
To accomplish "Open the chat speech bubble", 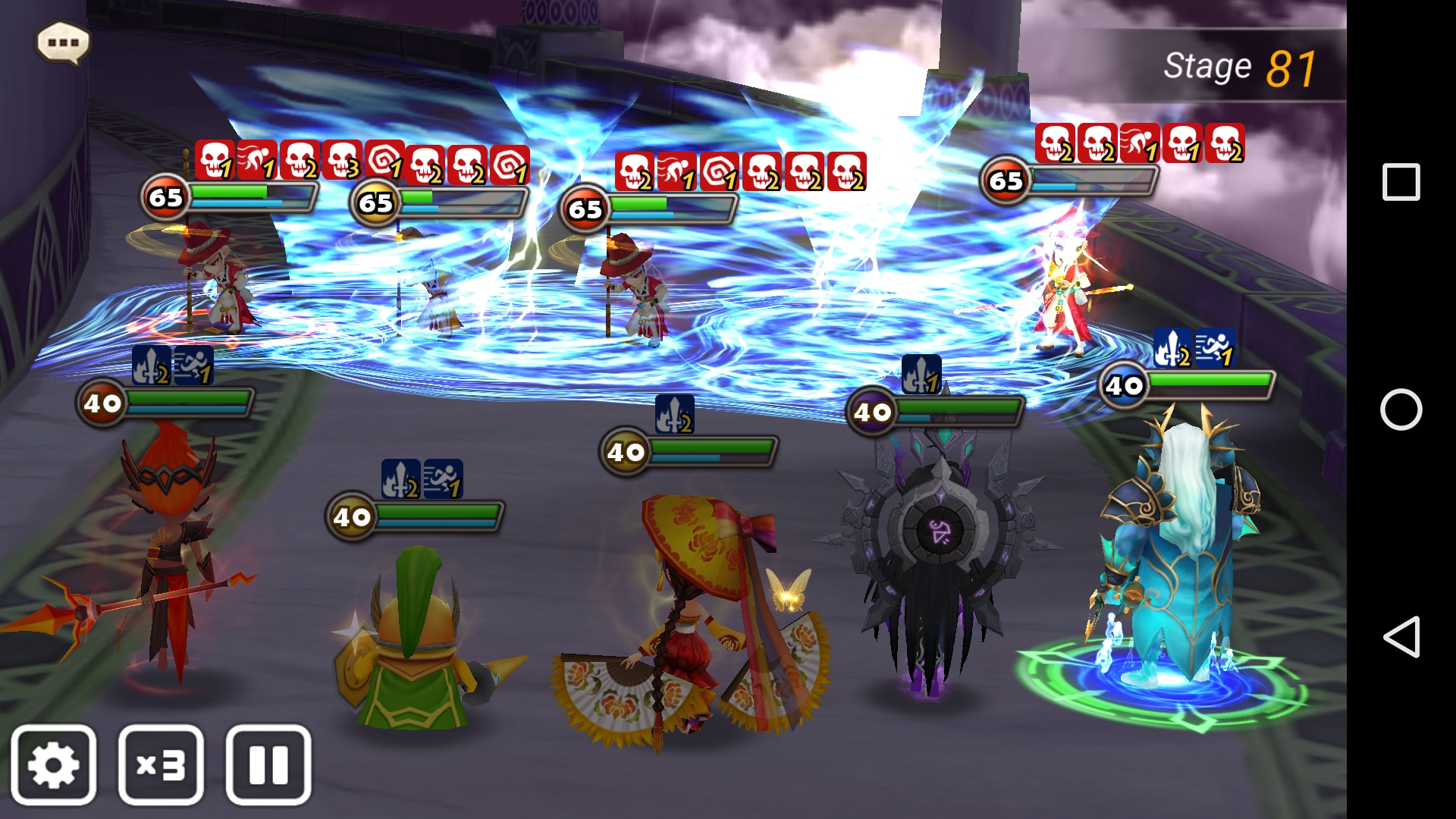I will [63, 42].
